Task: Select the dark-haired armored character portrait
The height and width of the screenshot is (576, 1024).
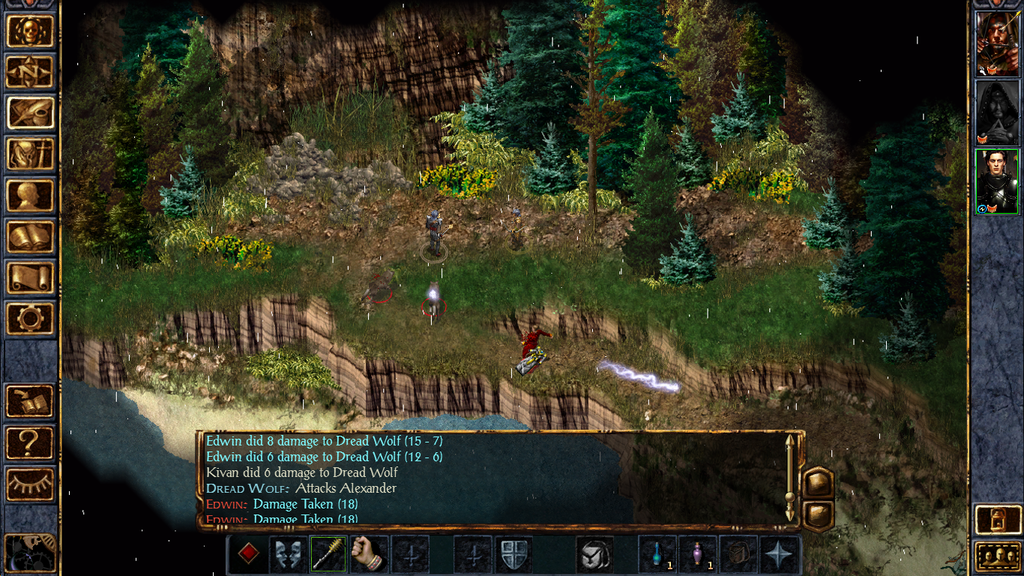Action: tap(996, 181)
